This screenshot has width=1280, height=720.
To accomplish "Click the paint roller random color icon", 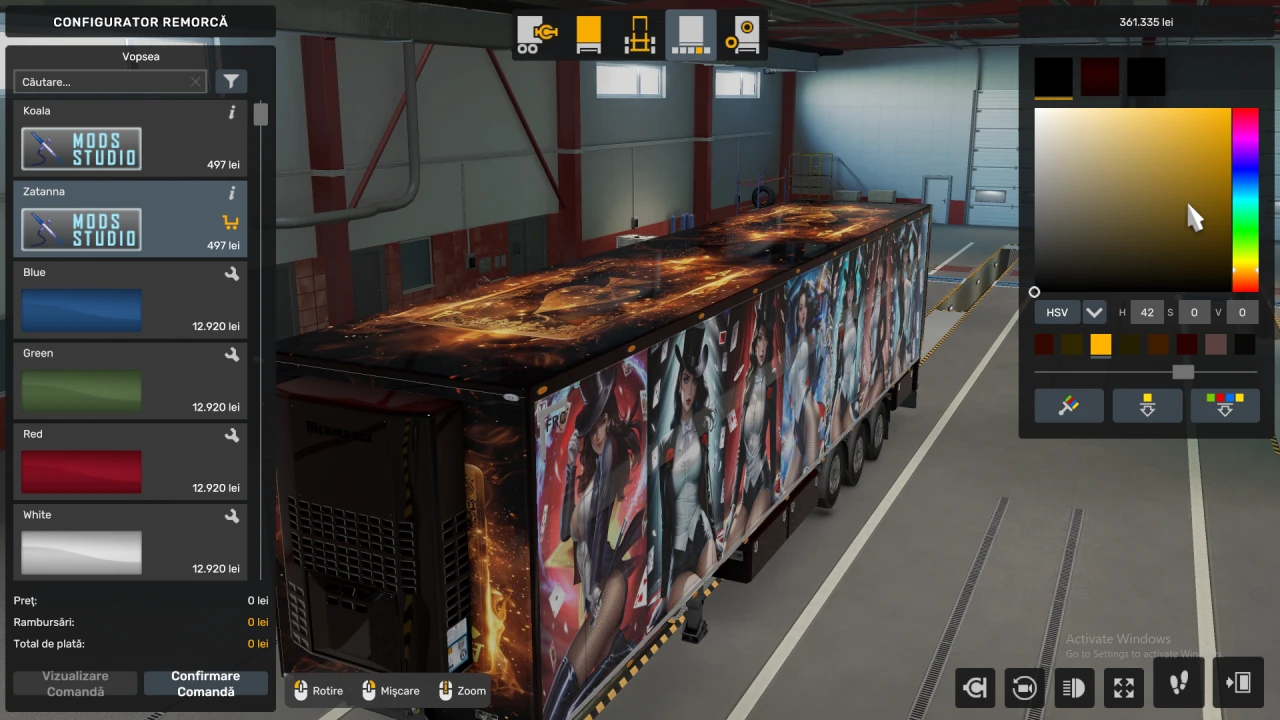I will [x=1069, y=405].
